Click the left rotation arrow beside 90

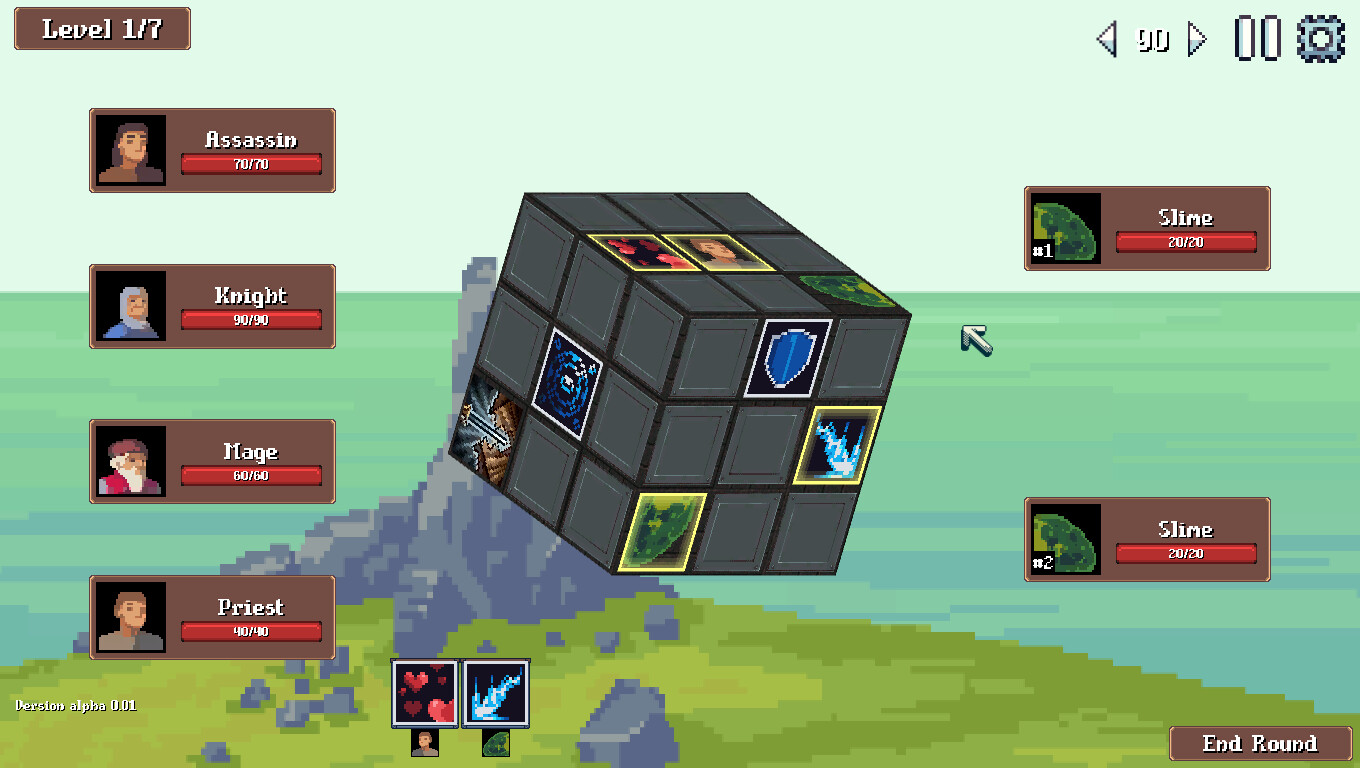[1108, 39]
